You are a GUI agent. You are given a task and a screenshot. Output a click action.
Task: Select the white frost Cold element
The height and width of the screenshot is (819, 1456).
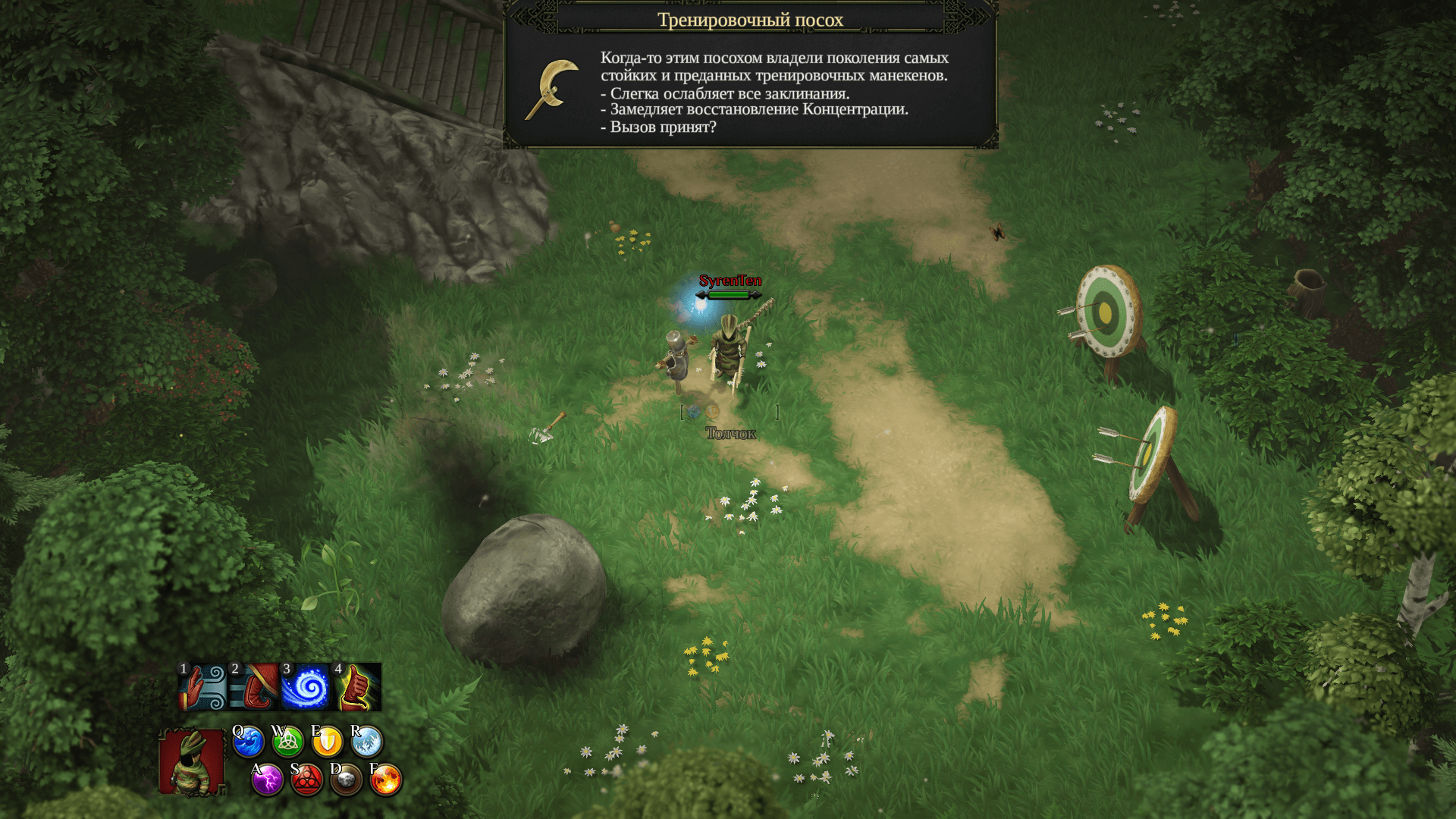[366, 742]
